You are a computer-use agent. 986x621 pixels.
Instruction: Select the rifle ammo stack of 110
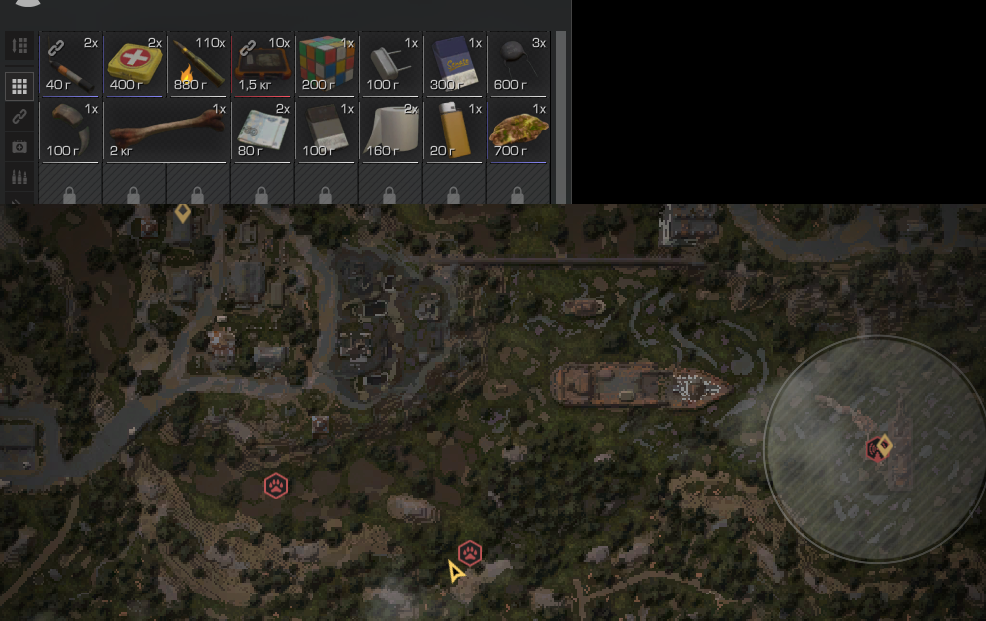[x=198, y=64]
